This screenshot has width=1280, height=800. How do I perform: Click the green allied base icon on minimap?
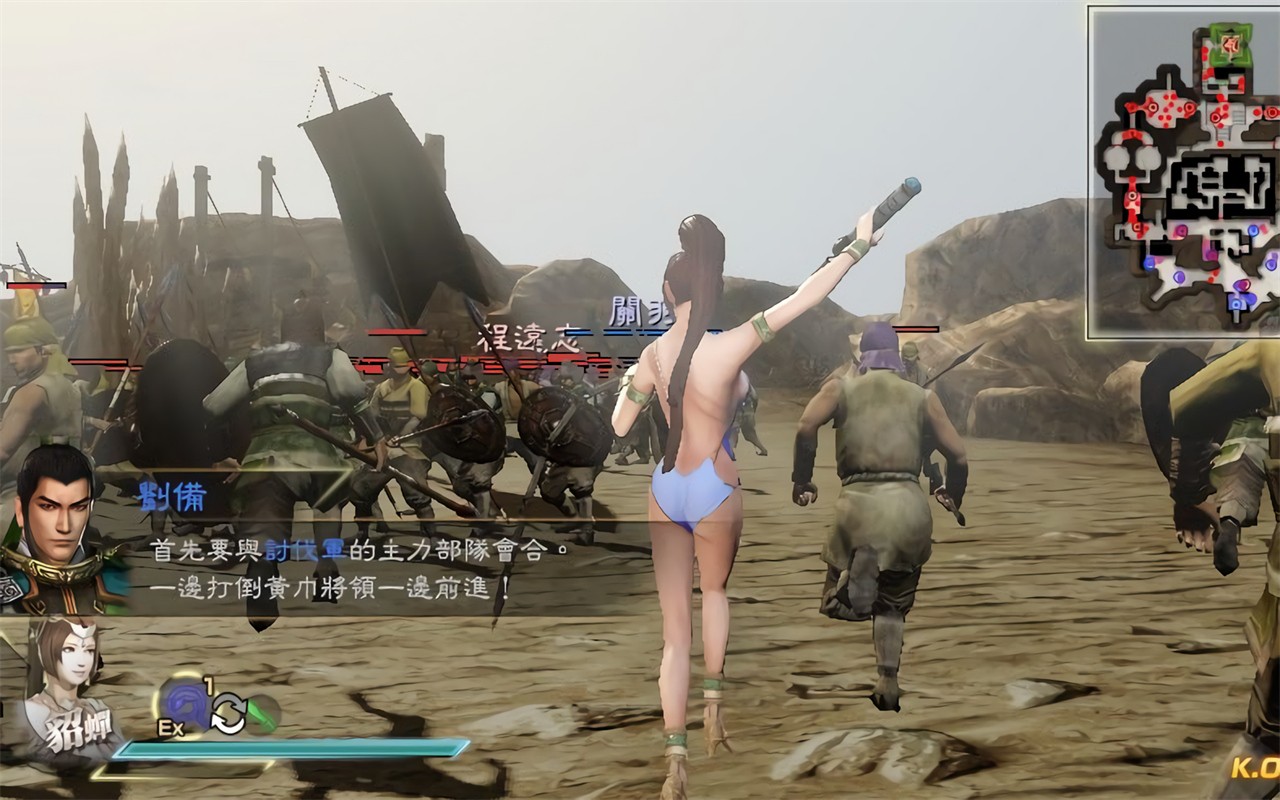[x=1229, y=43]
